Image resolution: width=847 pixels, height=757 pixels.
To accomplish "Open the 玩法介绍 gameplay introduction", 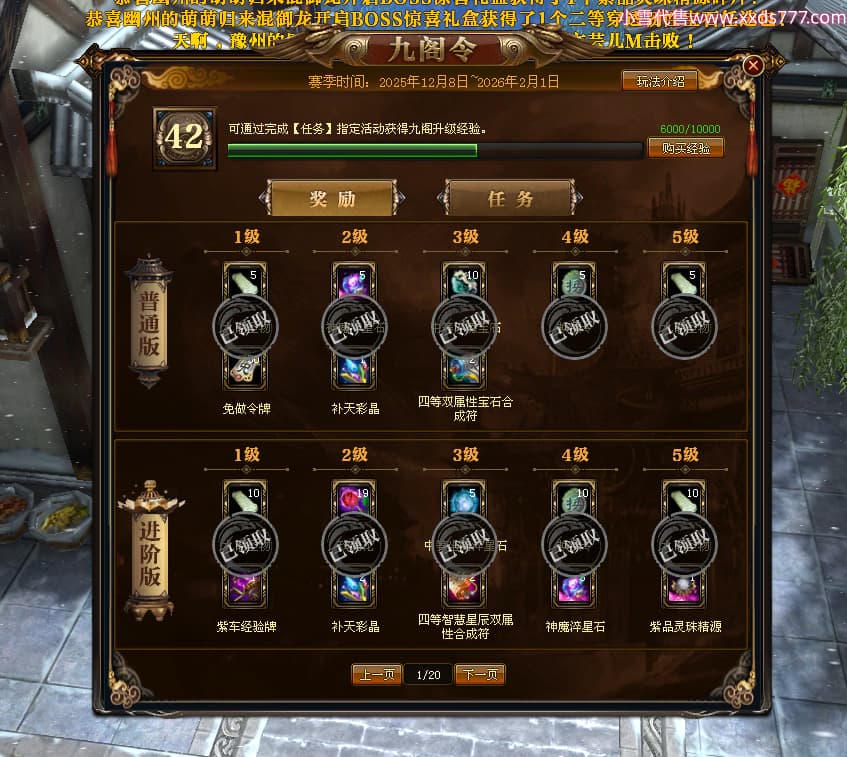I will [660, 82].
